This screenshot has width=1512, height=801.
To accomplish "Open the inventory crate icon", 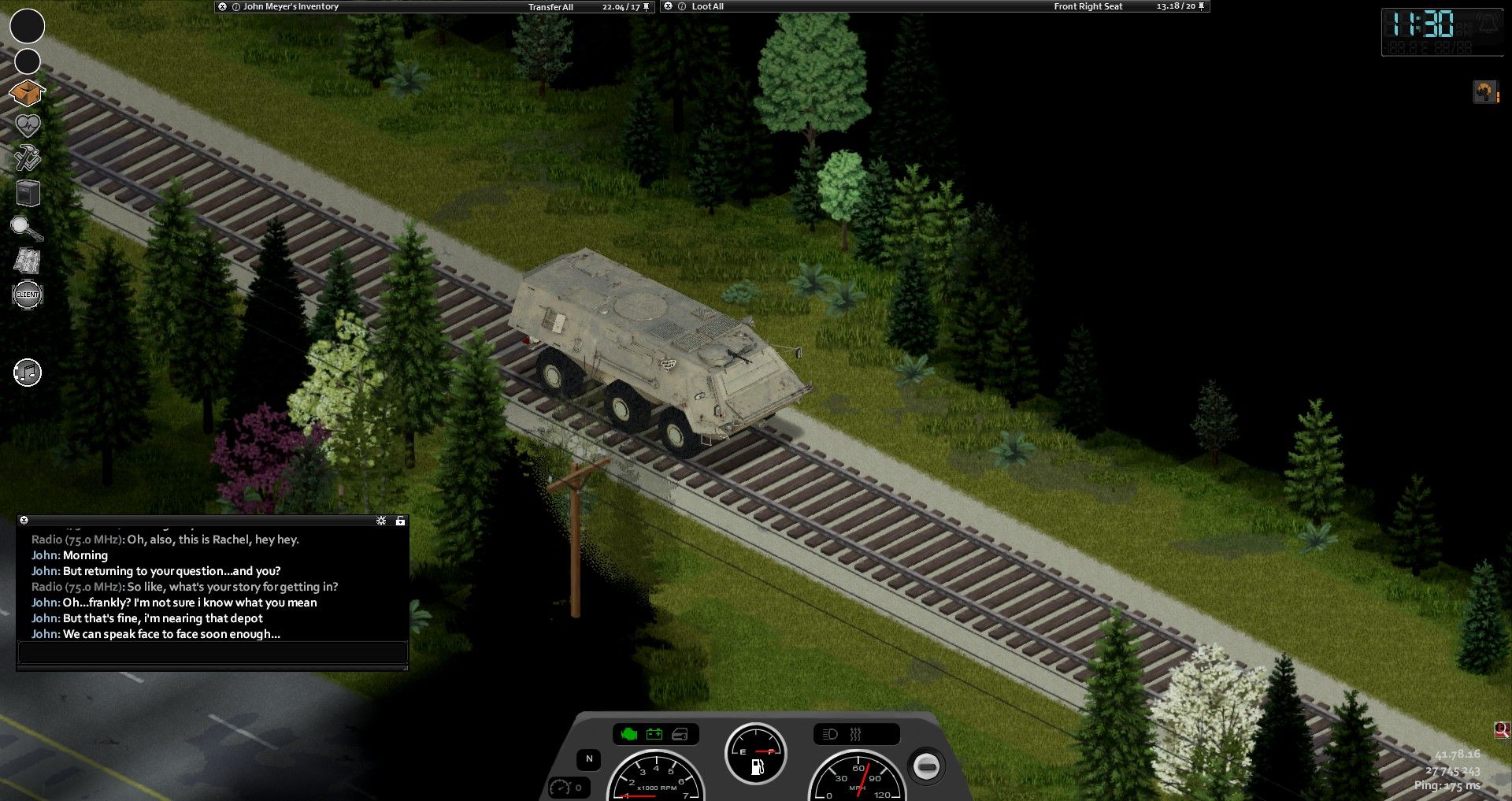I will click(27, 93).
